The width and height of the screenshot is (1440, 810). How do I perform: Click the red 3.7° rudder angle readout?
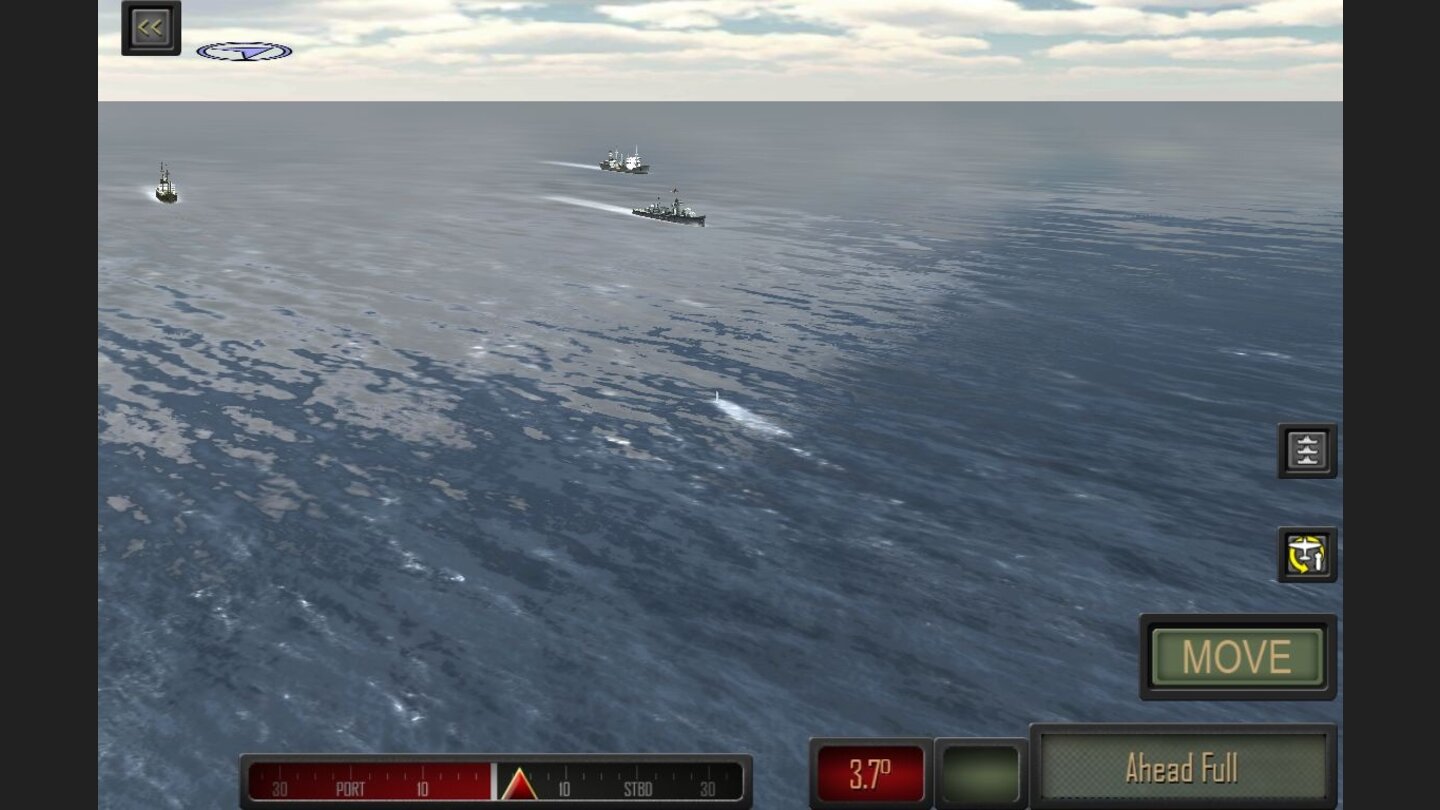pos(871,768)
